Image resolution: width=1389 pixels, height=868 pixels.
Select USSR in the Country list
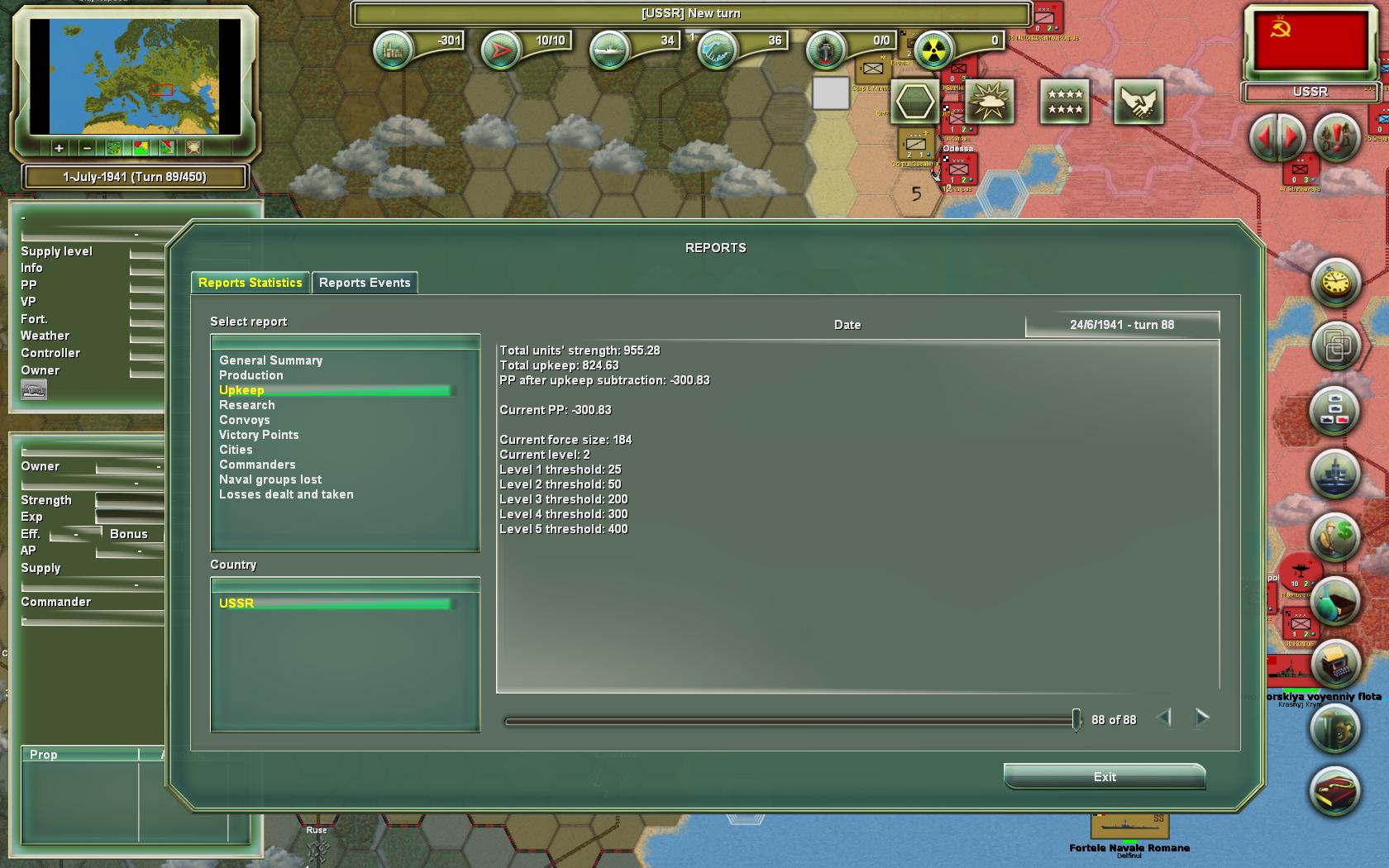pos(236,603)
